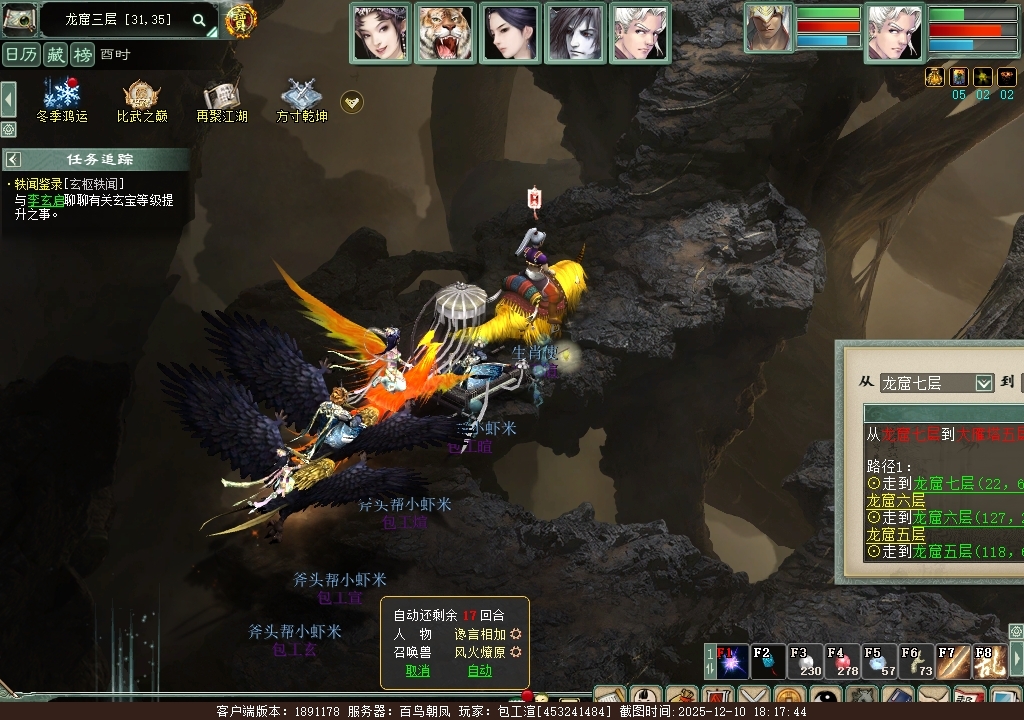Open the world map scroll icon
This screenshot has width=1024, height=720.
tap(19, 19)
